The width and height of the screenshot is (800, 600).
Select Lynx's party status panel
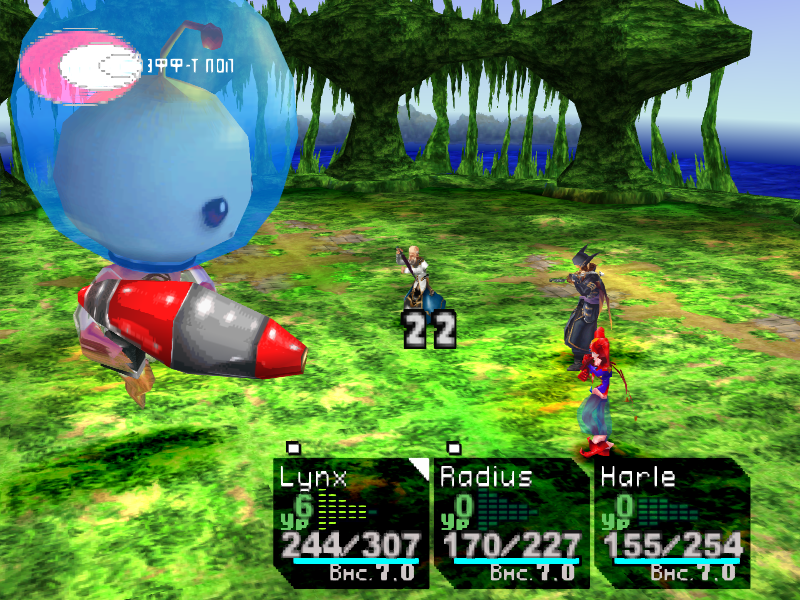pyautogui.click(x=350, y=522)
